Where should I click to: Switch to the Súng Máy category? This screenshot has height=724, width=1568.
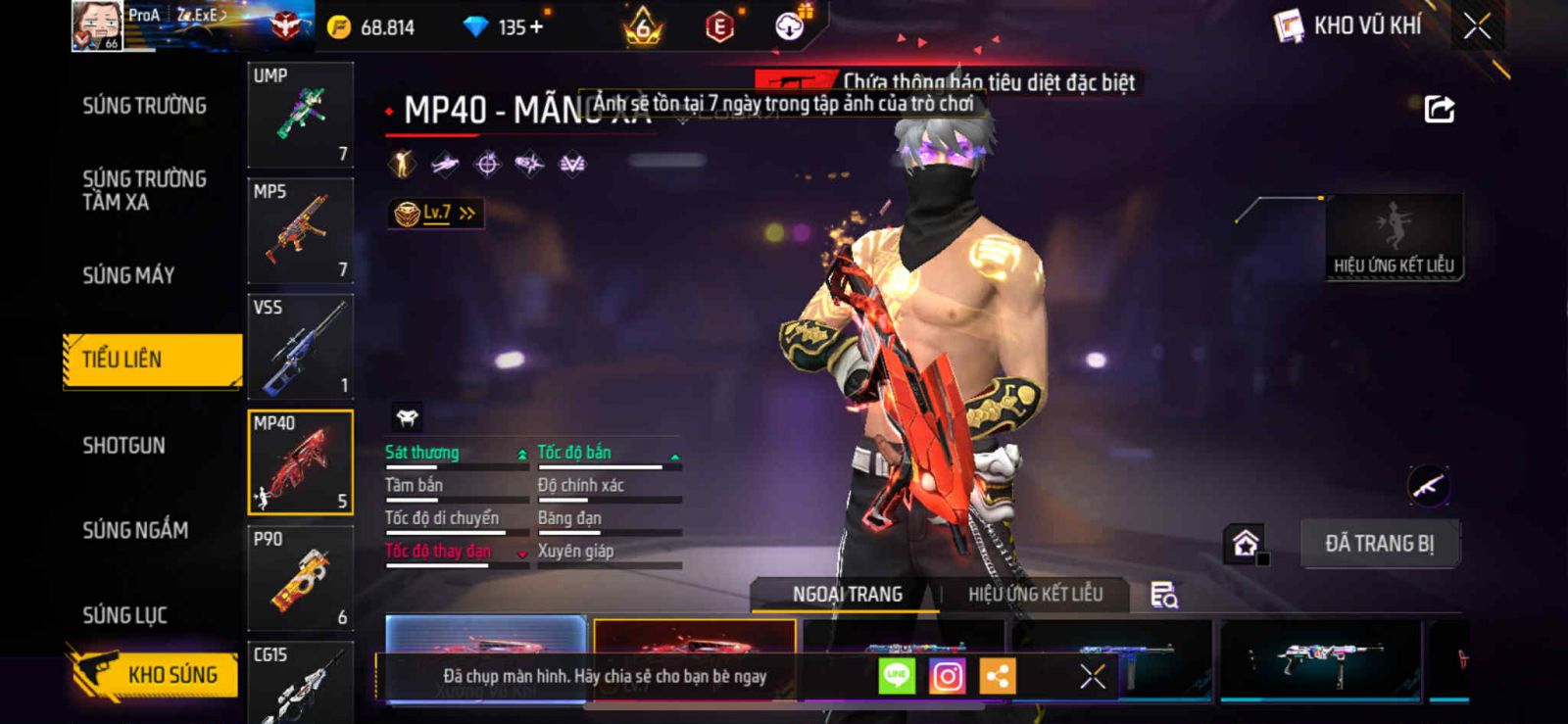128,275
